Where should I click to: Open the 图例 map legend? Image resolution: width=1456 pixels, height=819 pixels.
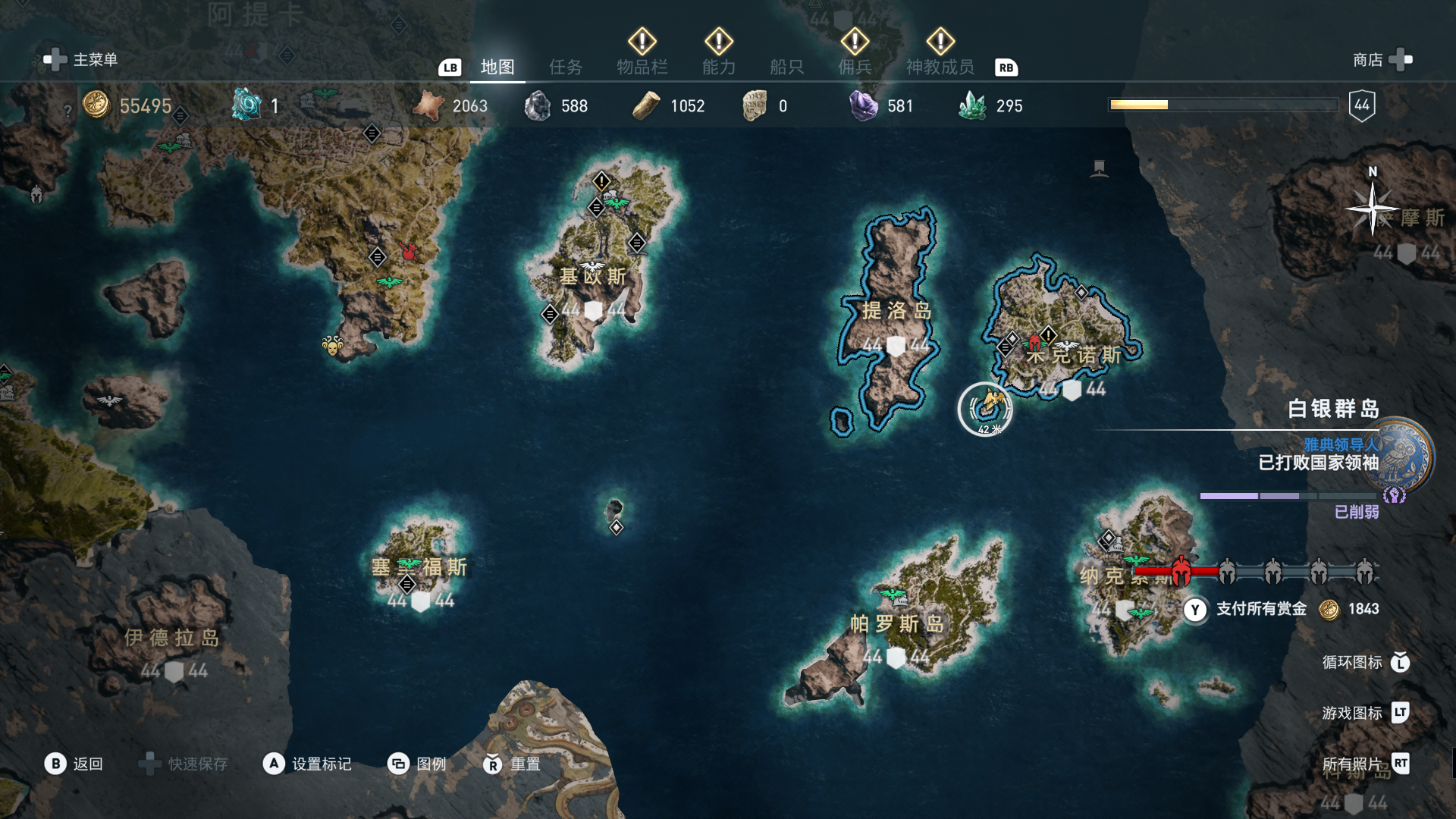417,764
